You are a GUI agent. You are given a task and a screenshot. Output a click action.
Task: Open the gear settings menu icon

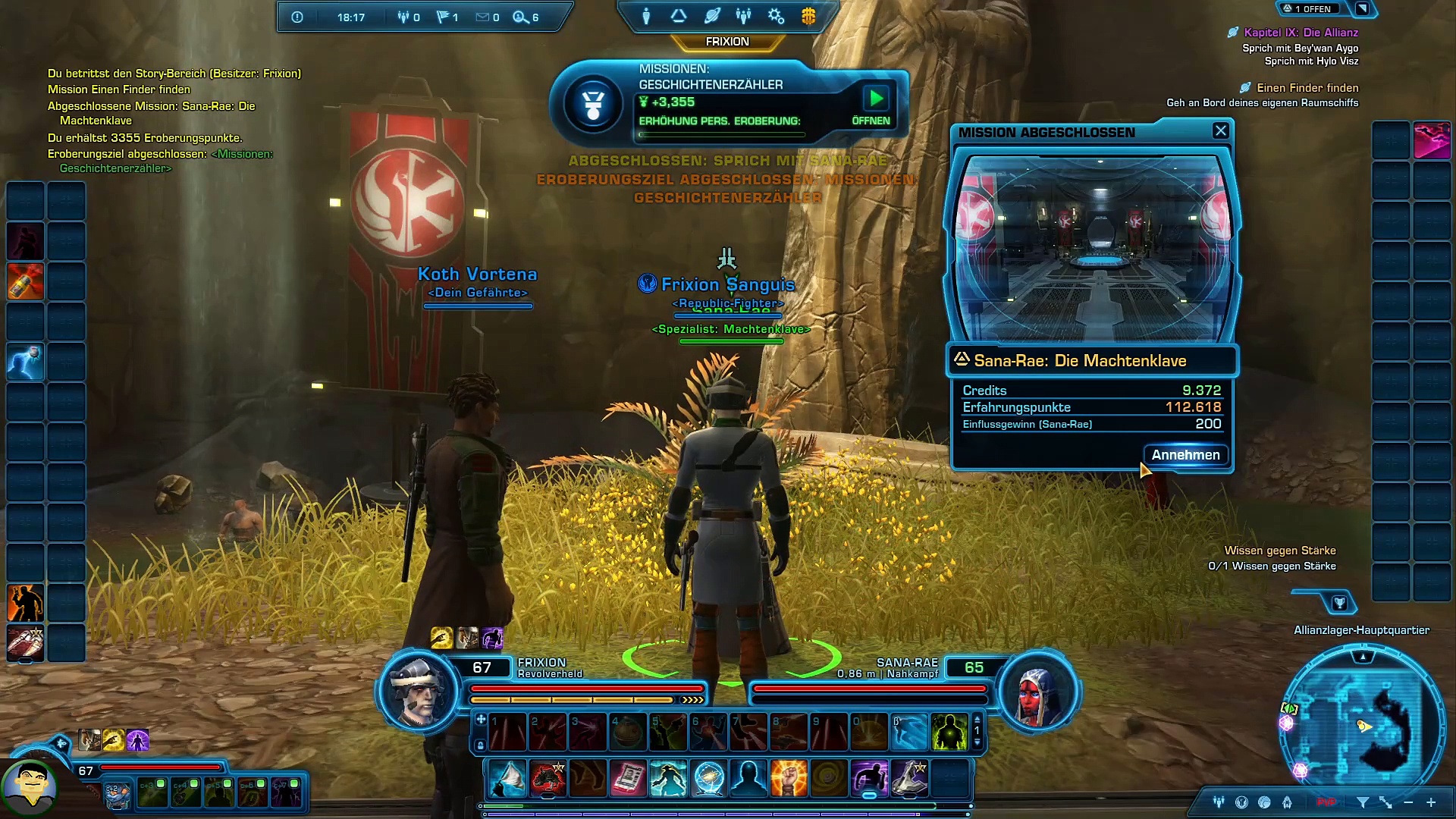tap(776, 16)
